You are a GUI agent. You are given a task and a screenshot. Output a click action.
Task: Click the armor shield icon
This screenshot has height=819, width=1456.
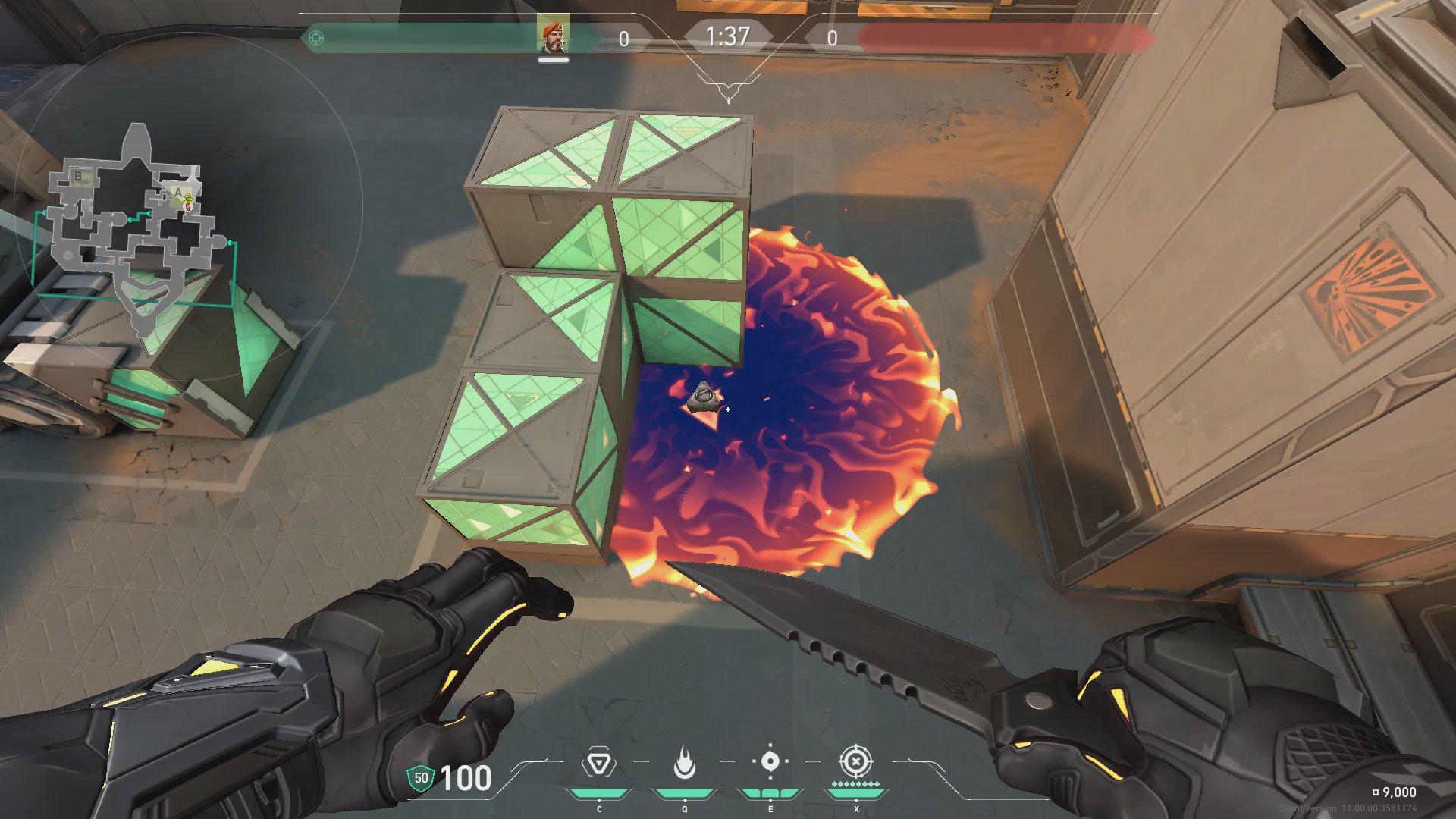click(x=421, y=778)
